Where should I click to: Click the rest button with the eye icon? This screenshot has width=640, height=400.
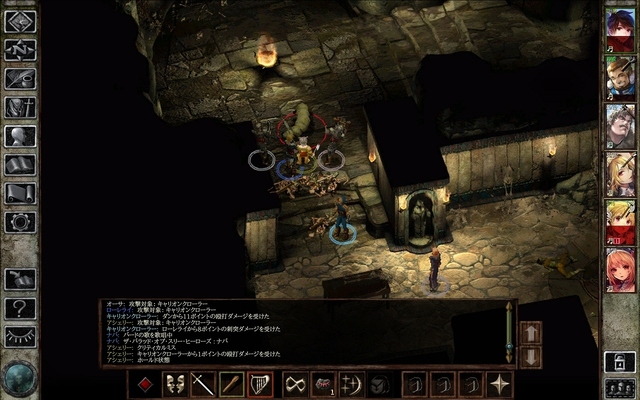(20, 337)
